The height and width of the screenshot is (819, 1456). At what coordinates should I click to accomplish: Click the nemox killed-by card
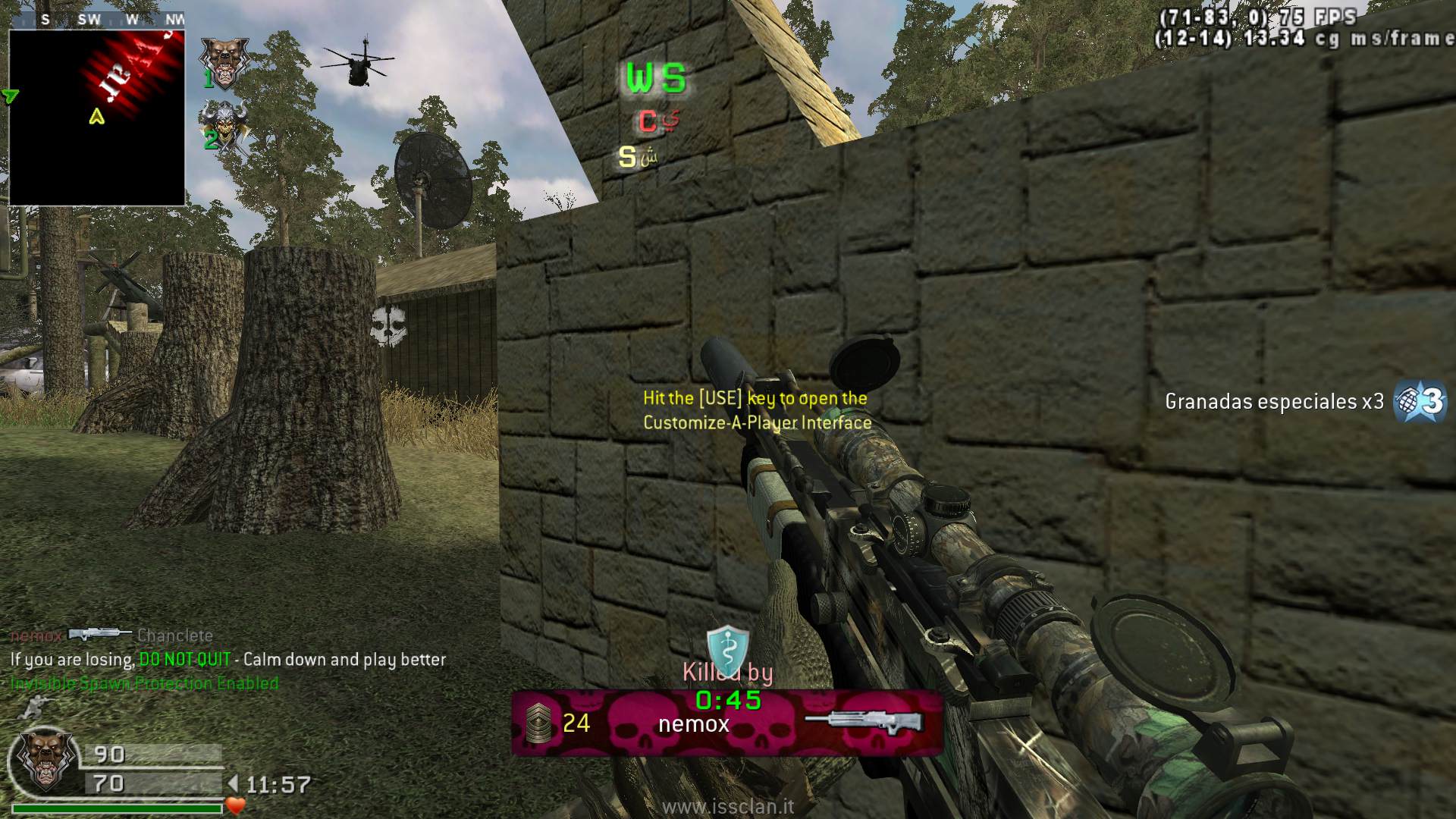[x=726, y=723]
